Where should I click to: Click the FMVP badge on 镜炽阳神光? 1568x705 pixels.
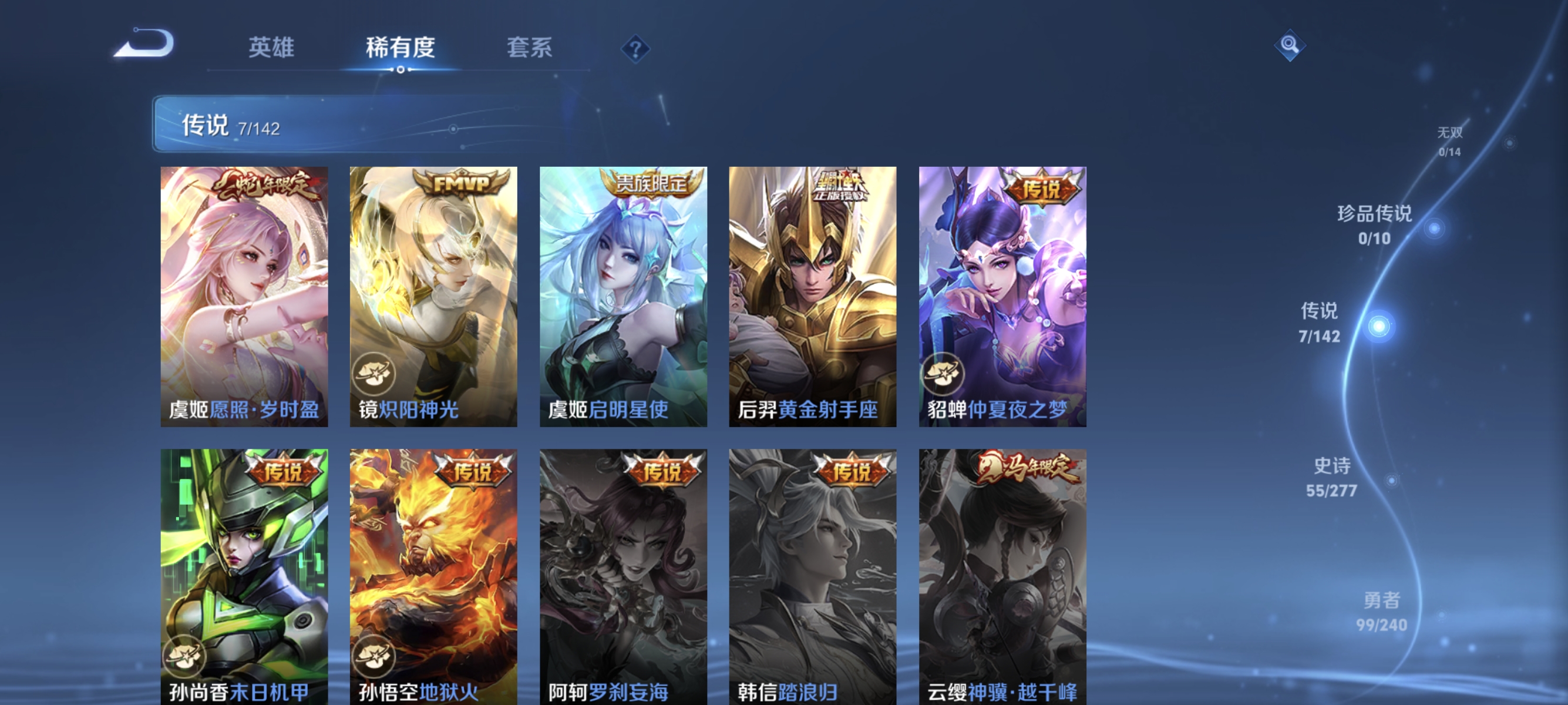(x=462, y=182)
